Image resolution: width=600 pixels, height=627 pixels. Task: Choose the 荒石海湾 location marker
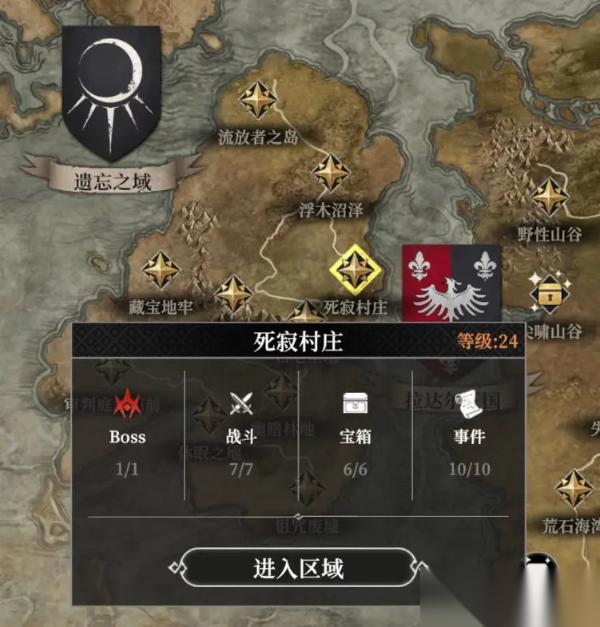pos(575,488)
